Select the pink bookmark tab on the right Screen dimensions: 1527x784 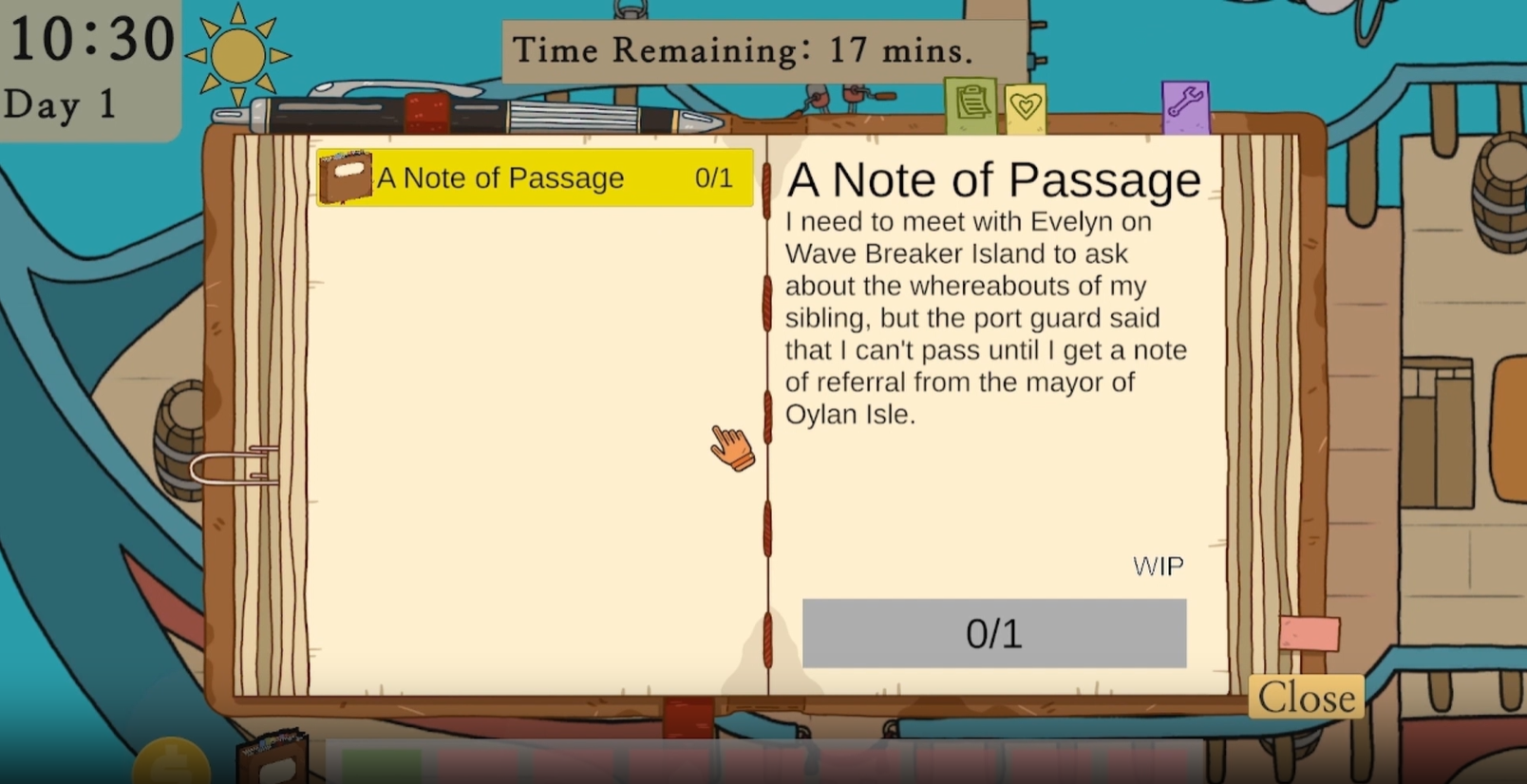pos(1309,634)
